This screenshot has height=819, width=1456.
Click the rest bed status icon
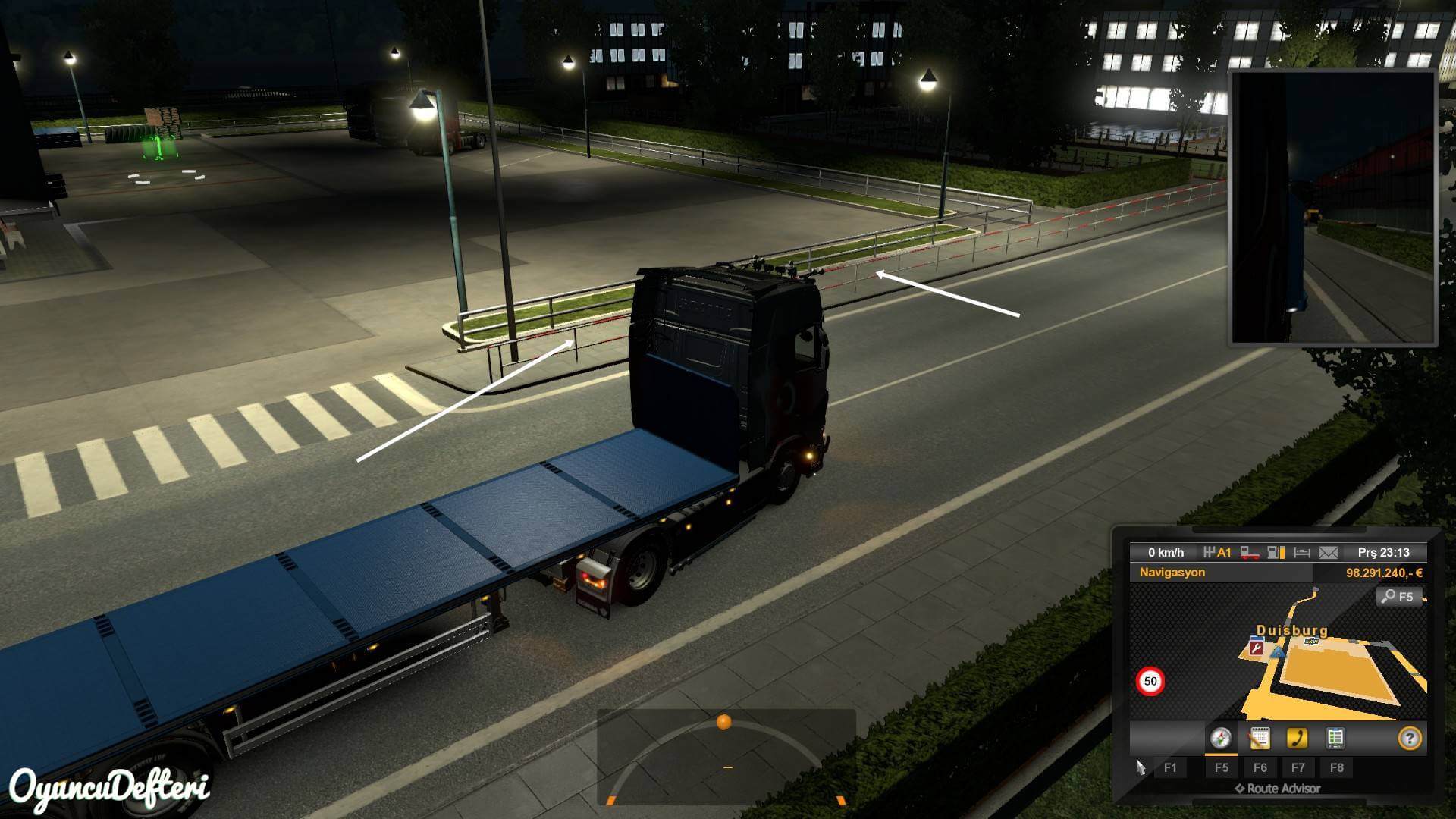tap(1302, 553)
